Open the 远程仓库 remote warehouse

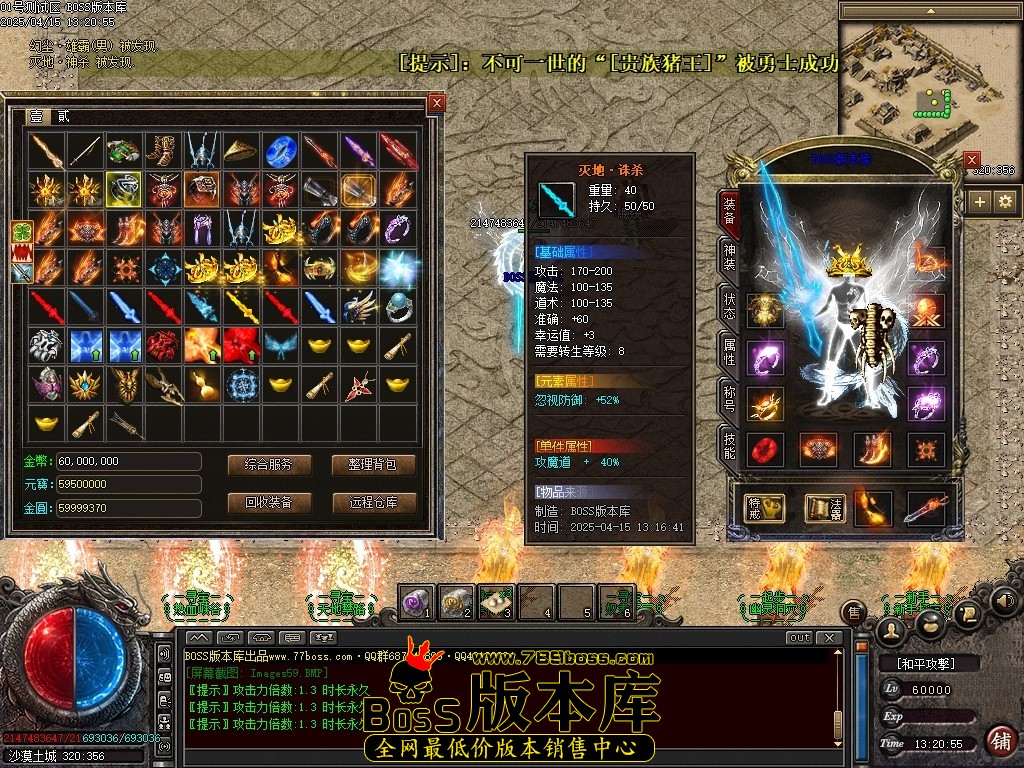pos(373,502)
